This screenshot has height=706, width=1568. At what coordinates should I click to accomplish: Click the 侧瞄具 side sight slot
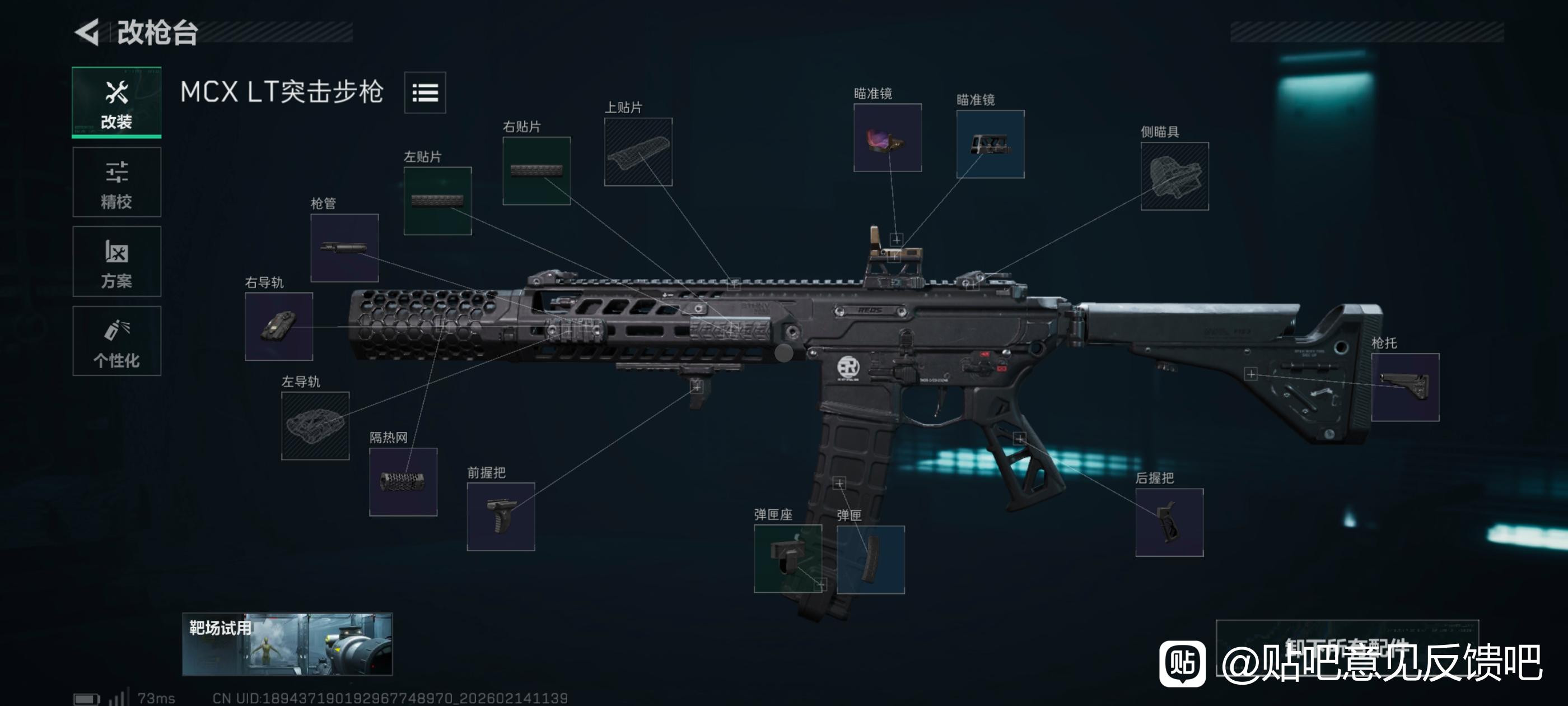[1174, 176]
